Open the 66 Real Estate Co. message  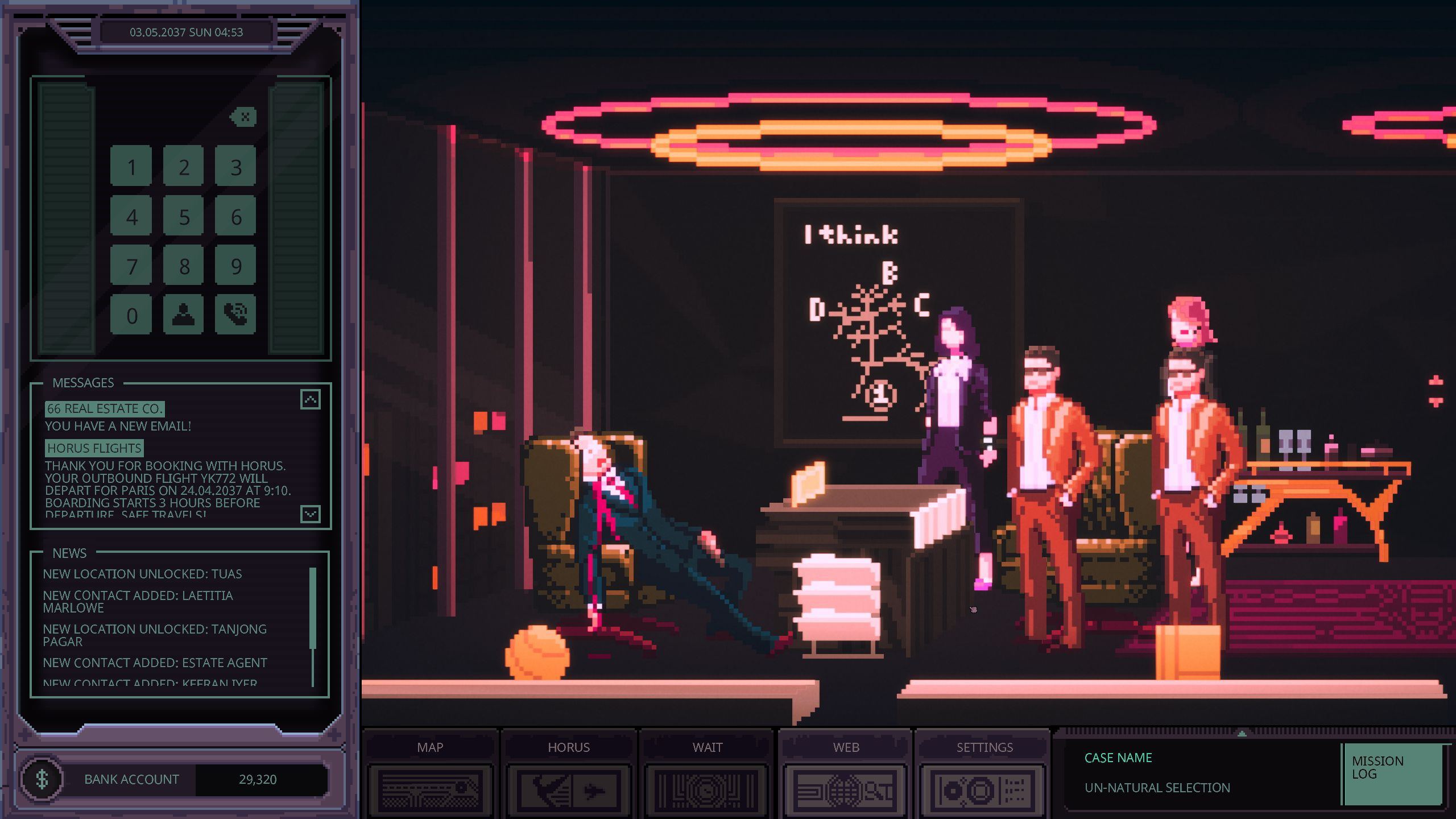(105, 408)
